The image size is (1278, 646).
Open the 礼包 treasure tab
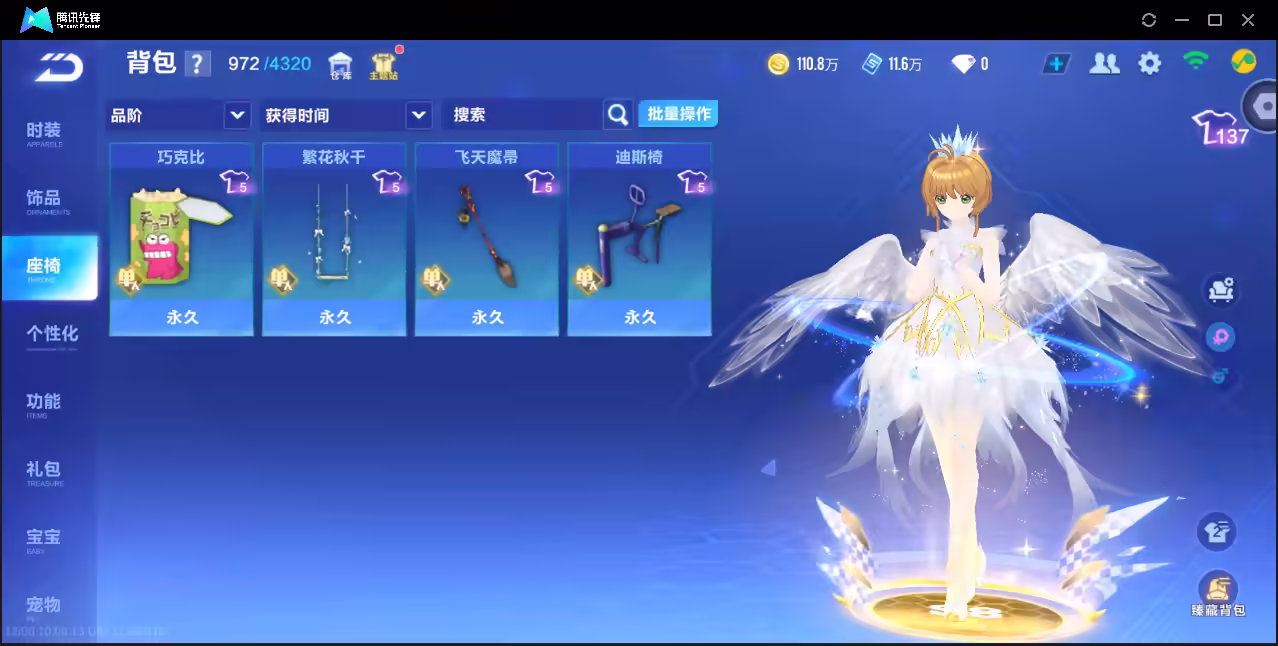[x=44, y=471]
